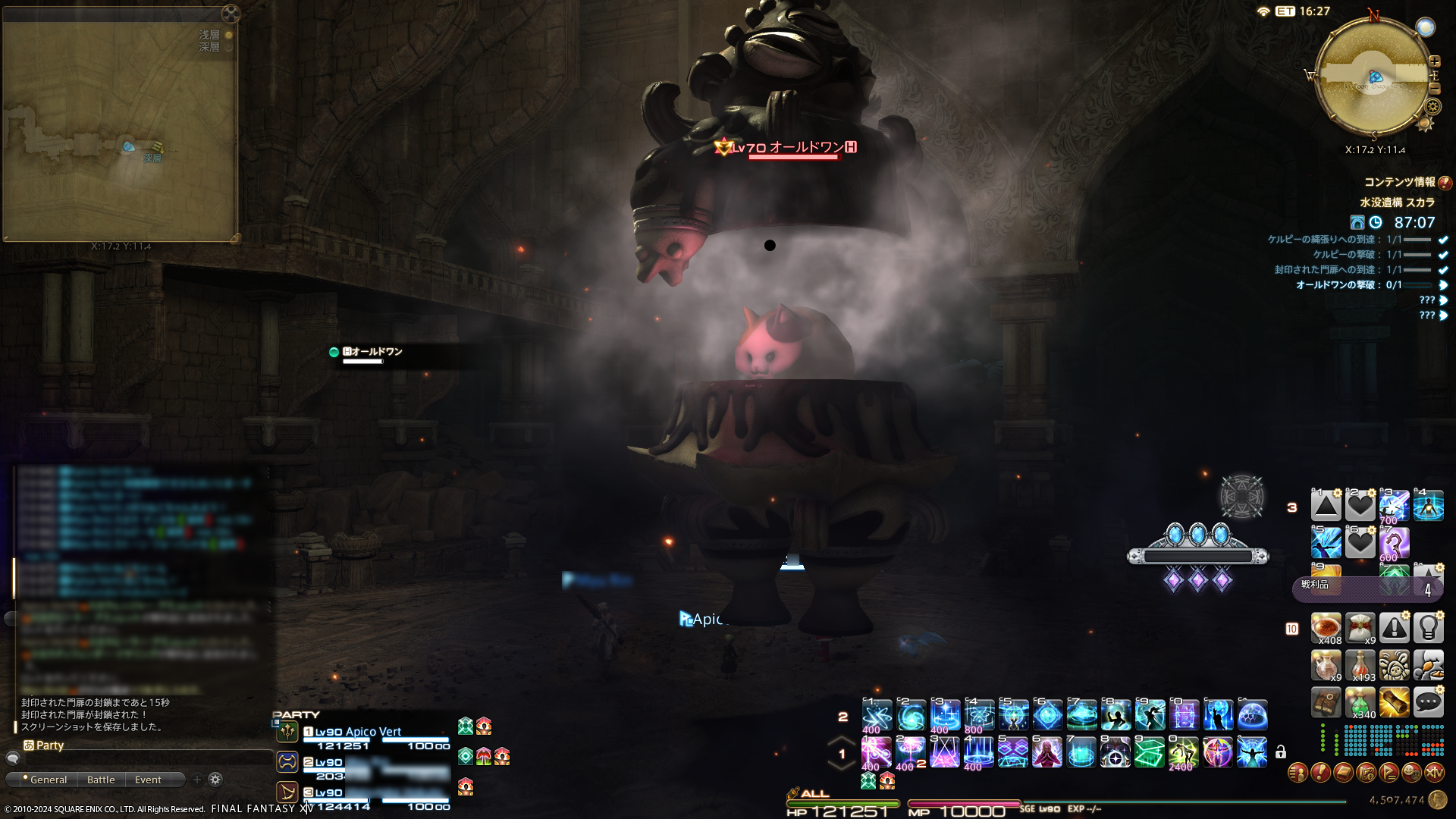Use the orange food dish x408
The height and width of the screenshot is (819, 1456).
point(1326,628)
